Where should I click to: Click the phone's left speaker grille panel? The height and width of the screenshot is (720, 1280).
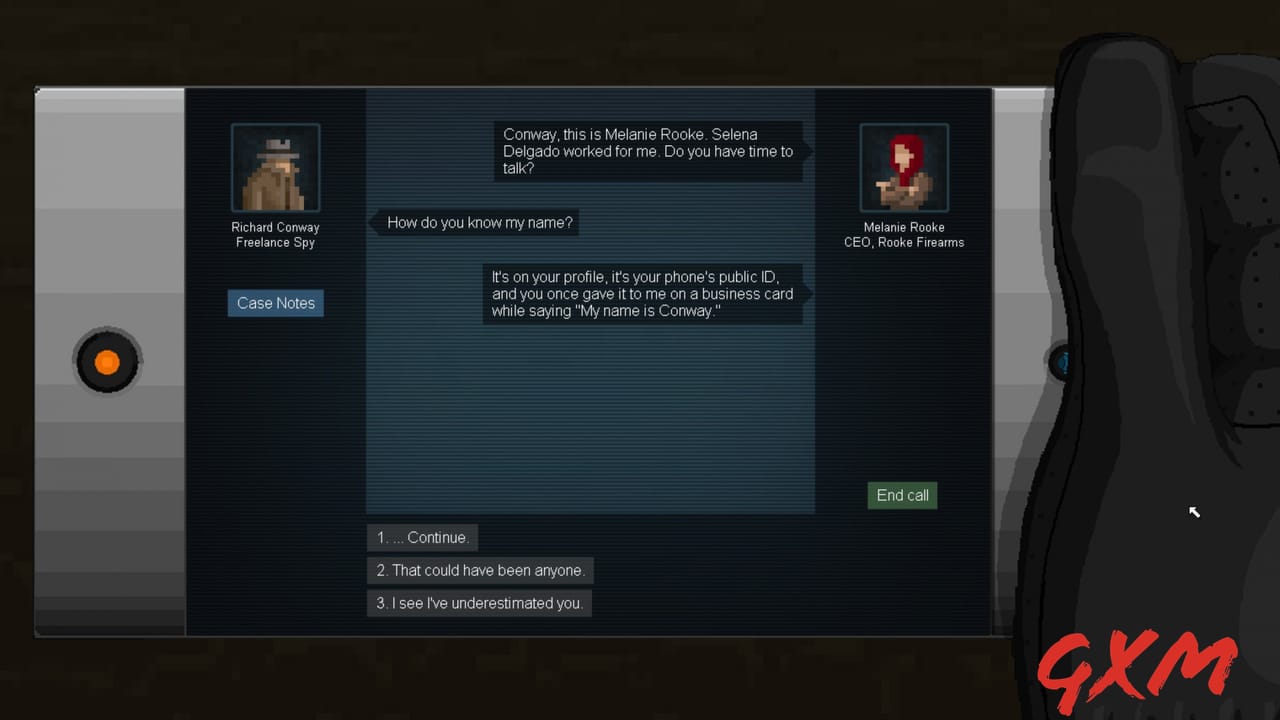(x=108, y=362)
